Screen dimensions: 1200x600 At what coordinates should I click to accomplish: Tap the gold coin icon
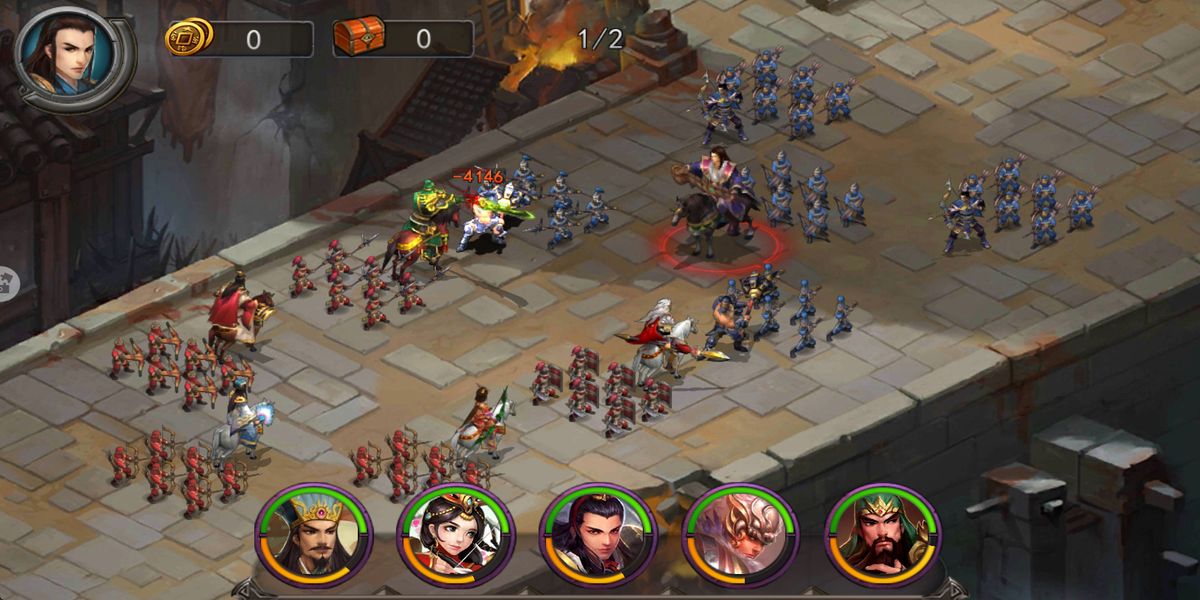(188, 38)
